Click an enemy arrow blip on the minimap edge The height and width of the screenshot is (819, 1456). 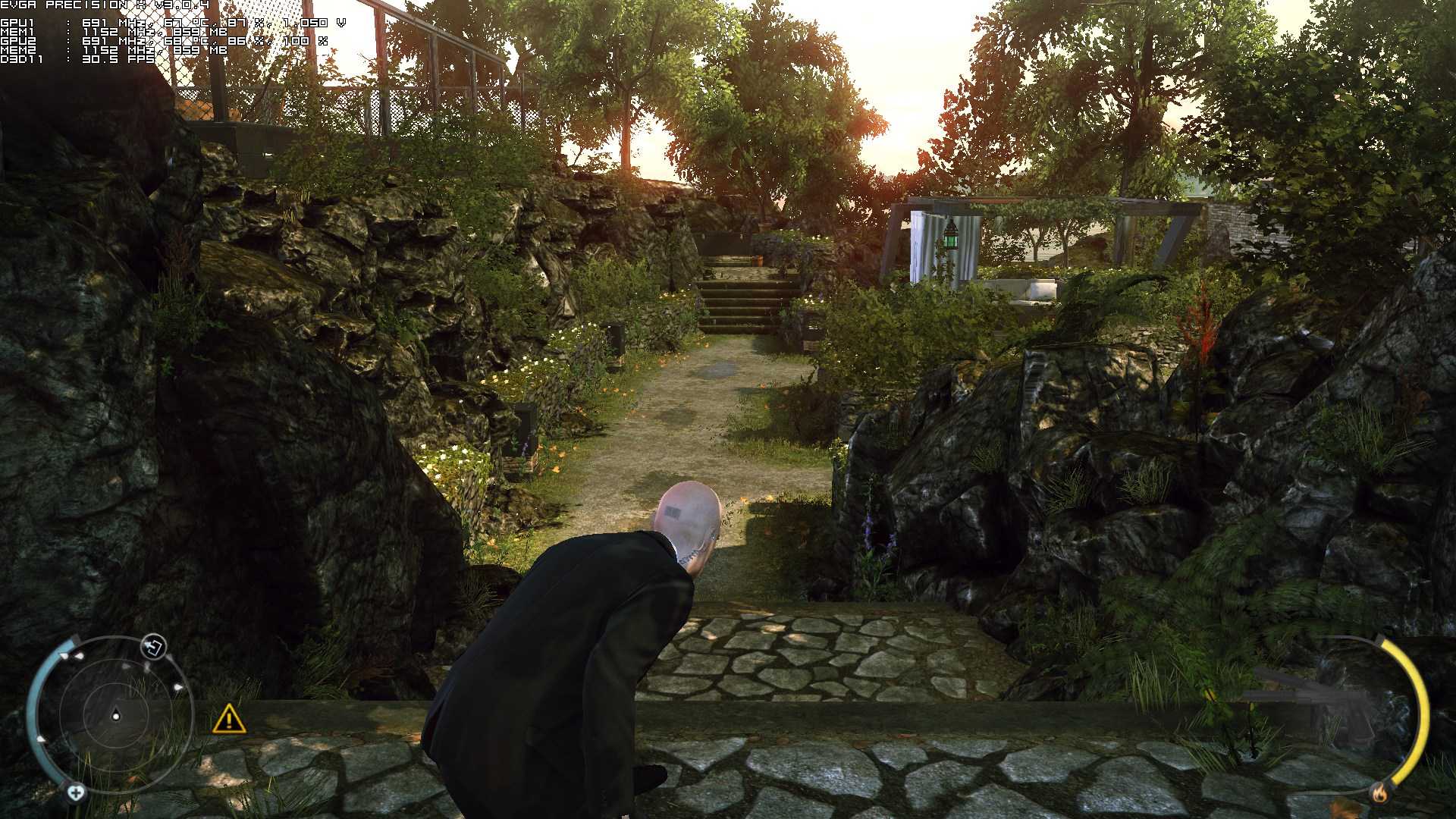coord(178,687)
